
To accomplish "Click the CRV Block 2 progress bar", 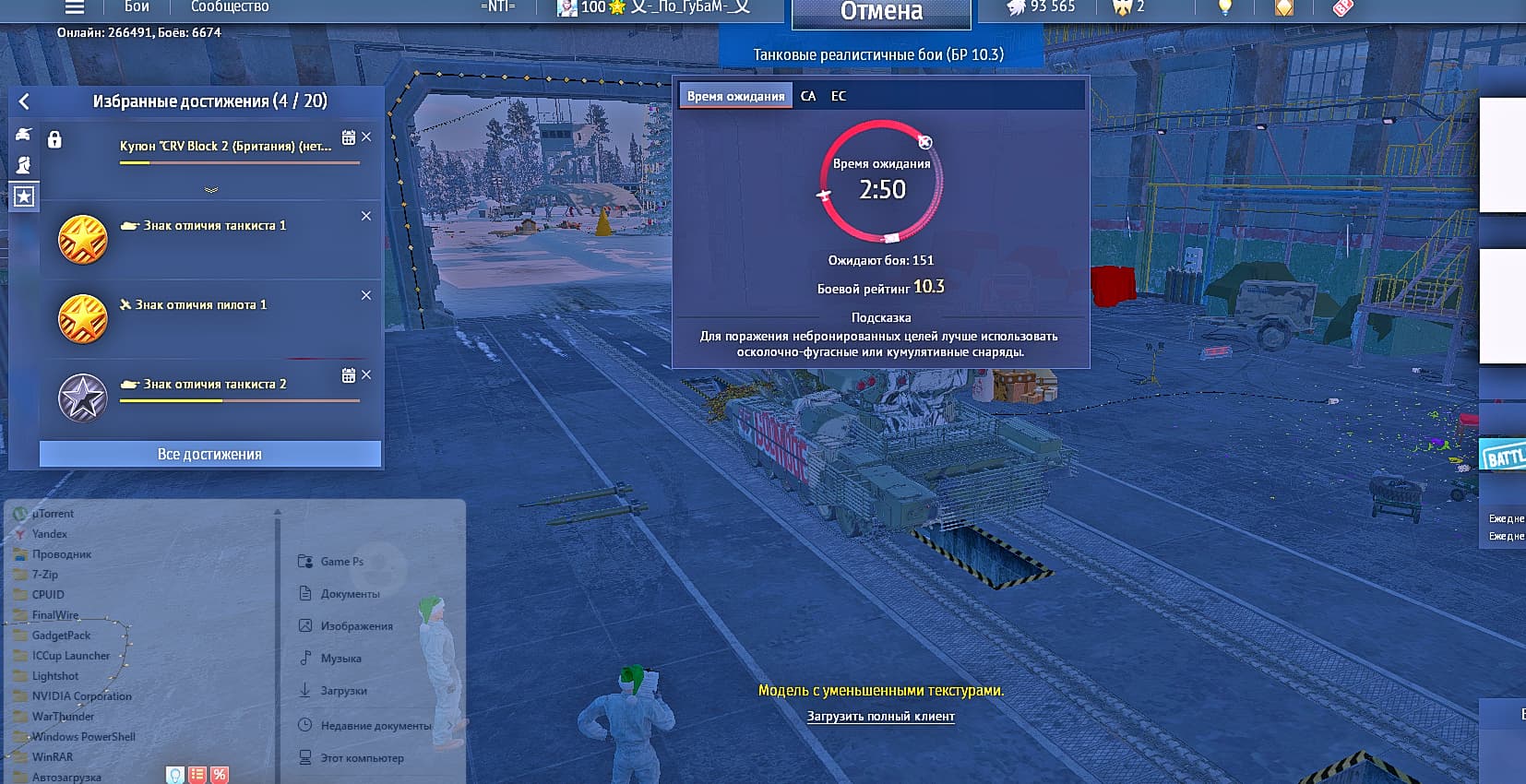I will click(x=237, y=162).
